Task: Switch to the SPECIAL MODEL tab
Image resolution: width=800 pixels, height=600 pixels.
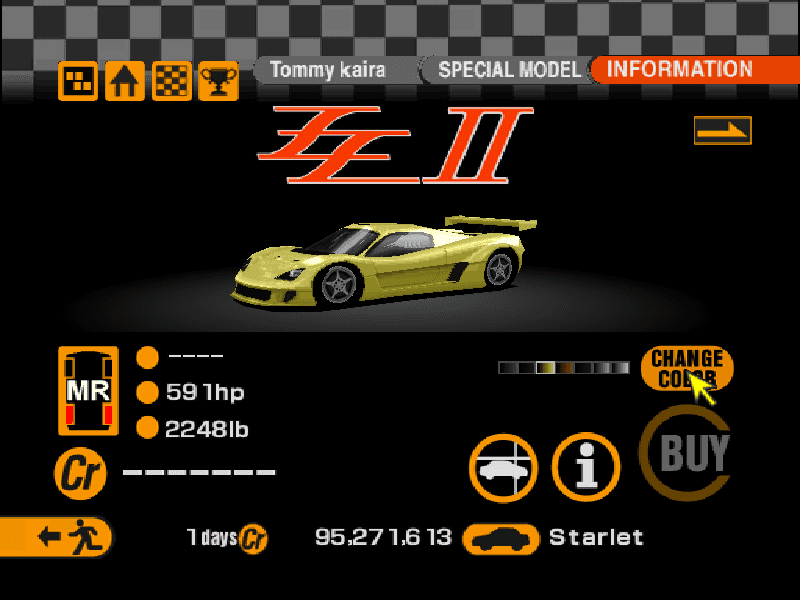Action: click(508, 70)
